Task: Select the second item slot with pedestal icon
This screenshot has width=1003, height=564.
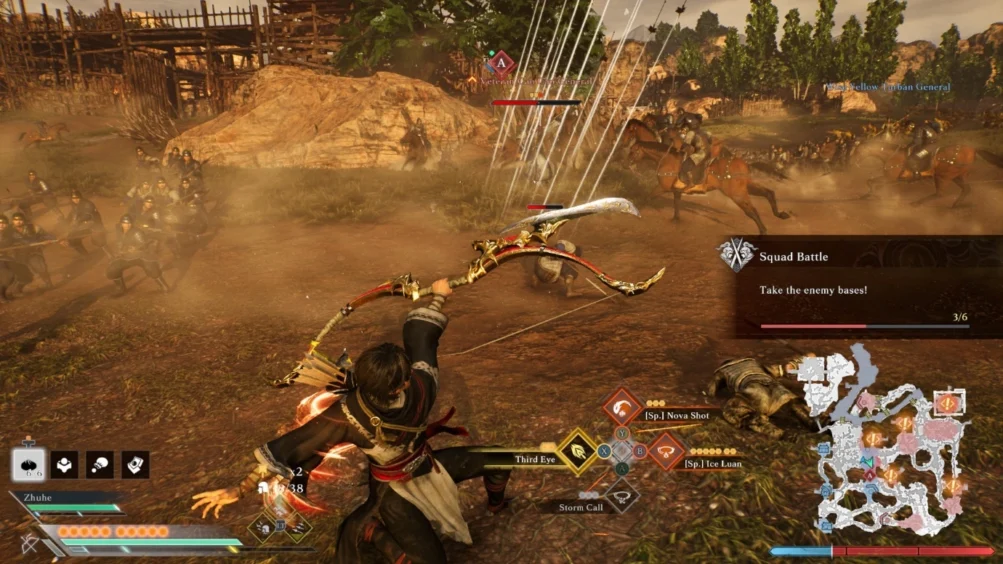Action: (x=64, y=464)
